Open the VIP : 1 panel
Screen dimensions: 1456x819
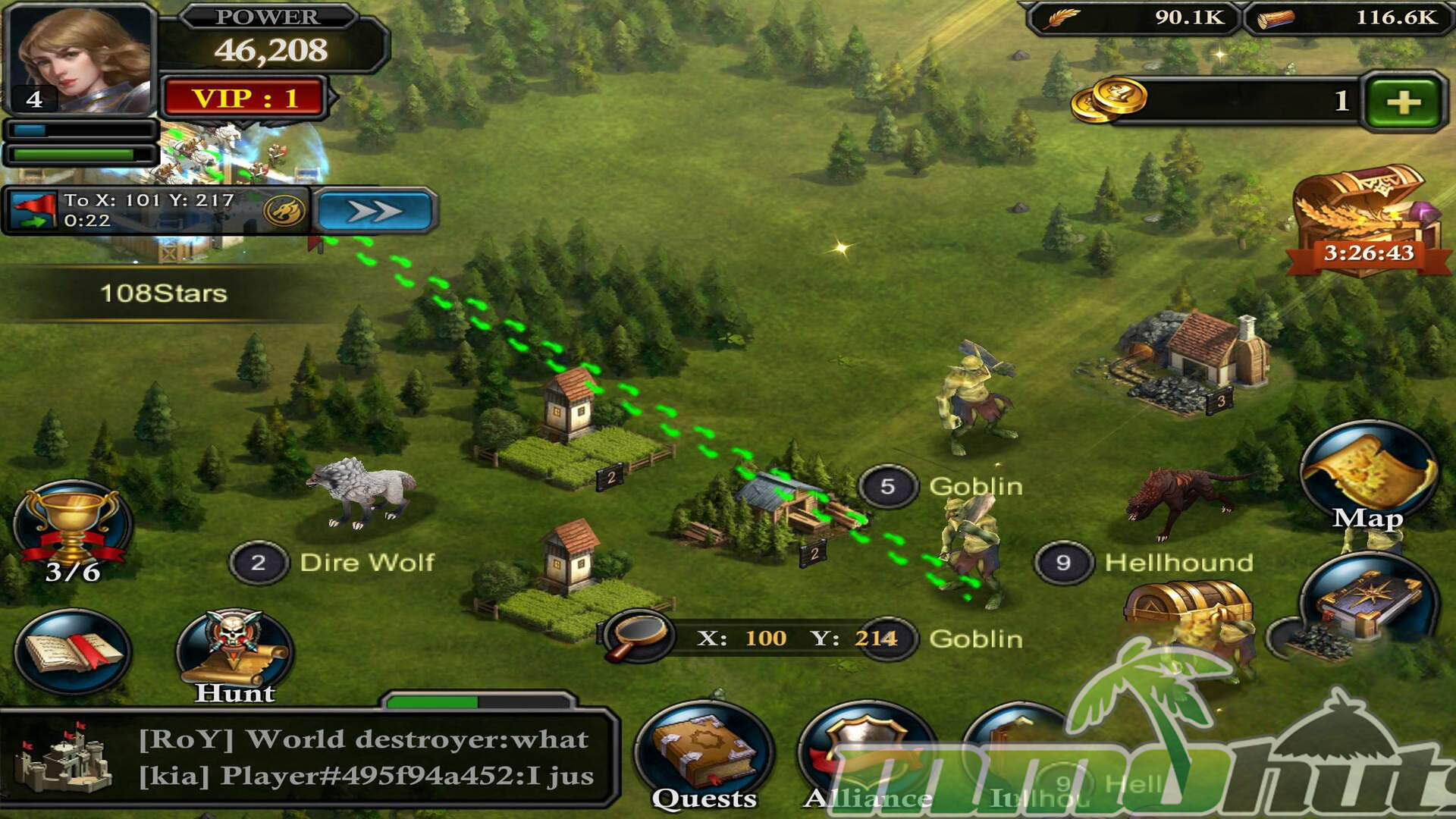click(244, 99)
